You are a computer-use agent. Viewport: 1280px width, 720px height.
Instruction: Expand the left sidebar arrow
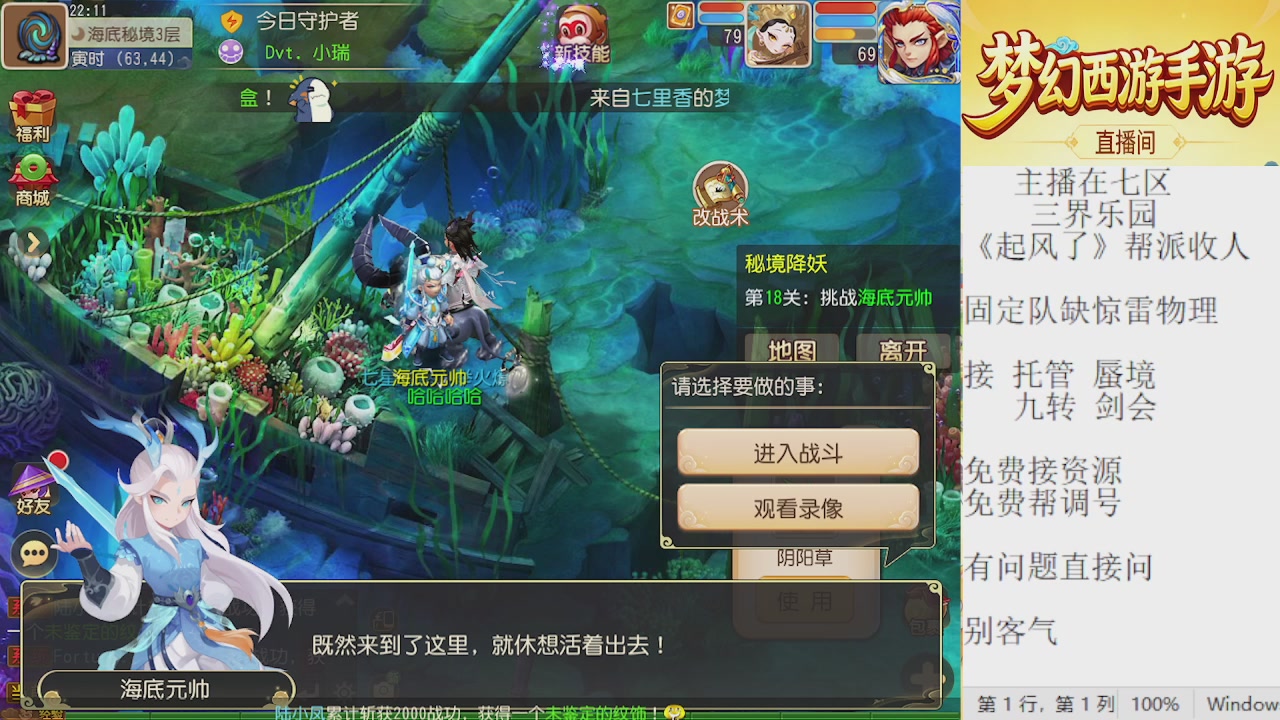click(x=35, y=243)
